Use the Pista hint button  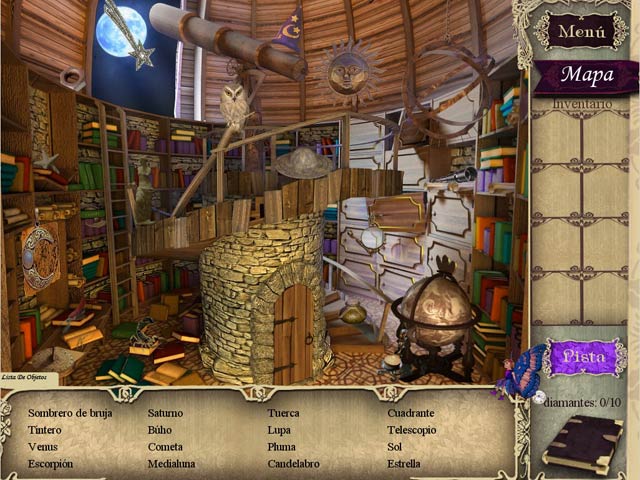coord(584,356)
